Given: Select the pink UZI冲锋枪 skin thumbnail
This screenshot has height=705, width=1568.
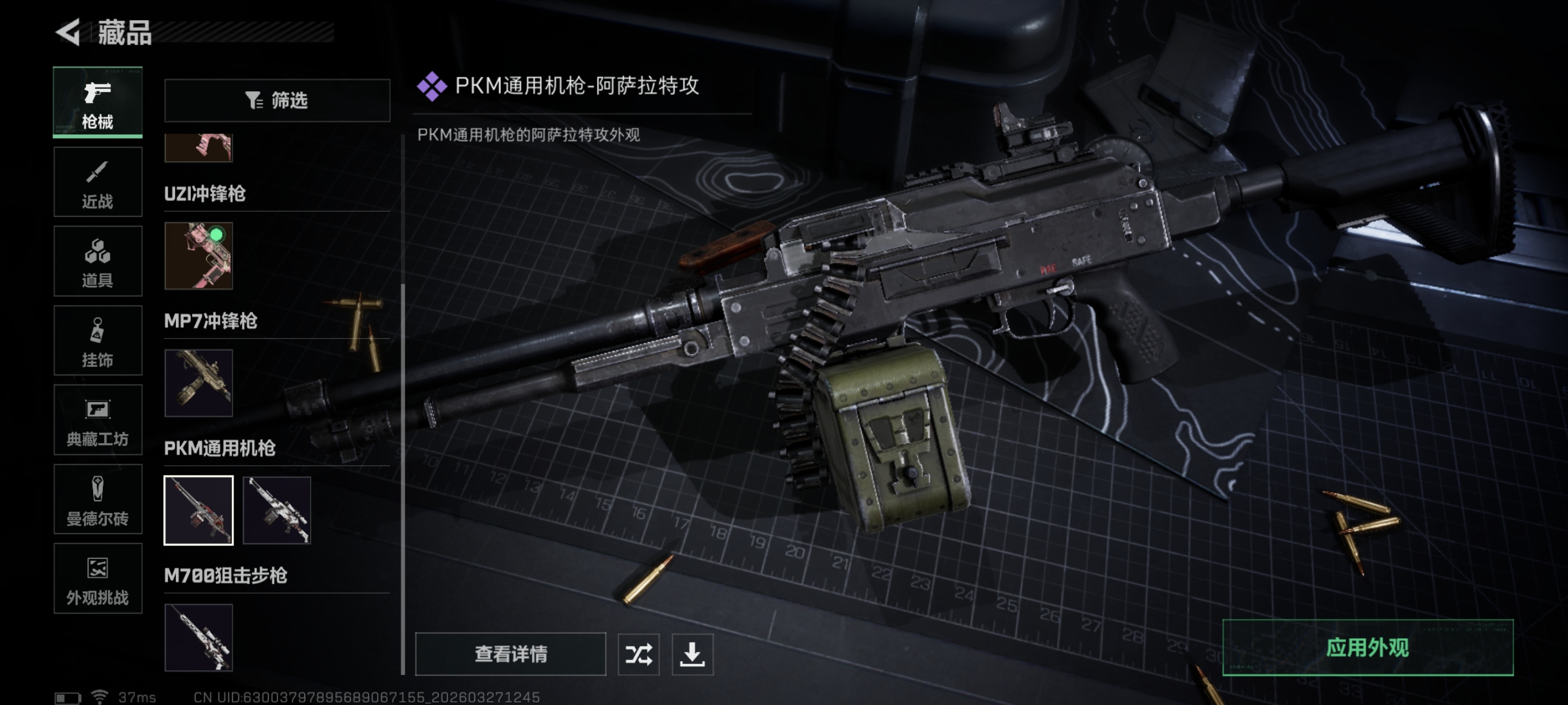Looking at the screenshot, I should click(x=198, y=255).
